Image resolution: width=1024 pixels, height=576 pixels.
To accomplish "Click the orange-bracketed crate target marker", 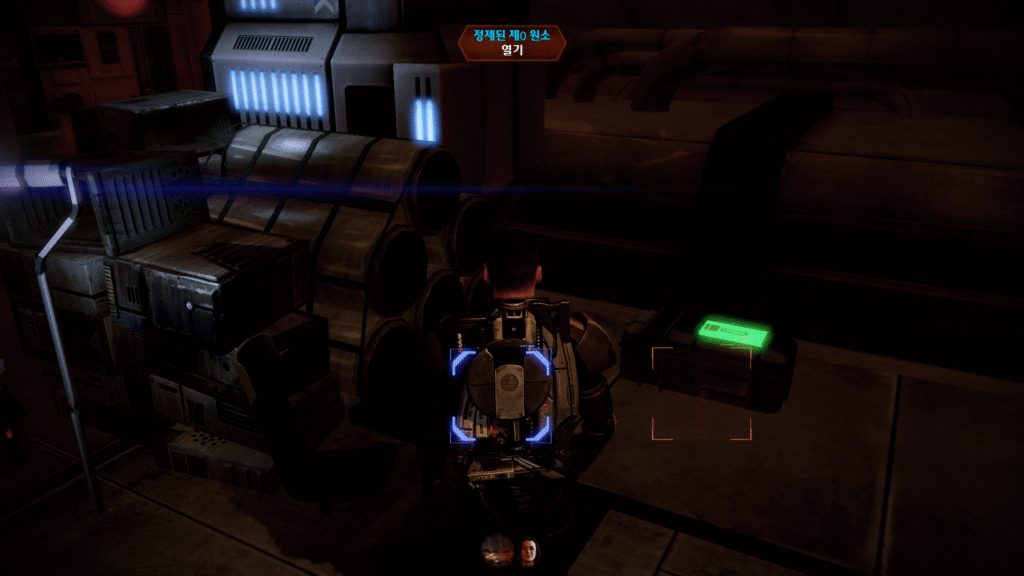I will tap(701, 393).
